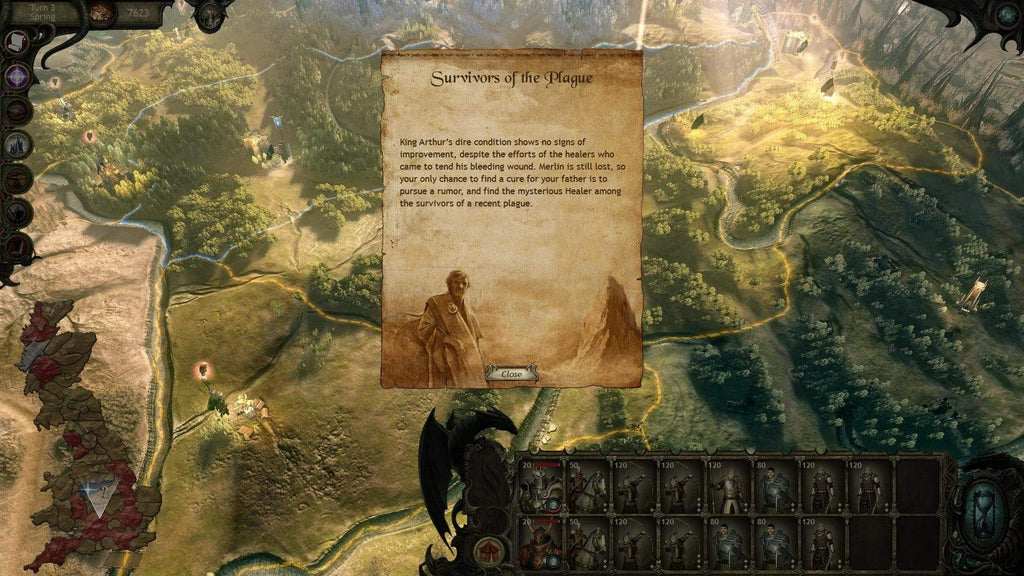Select the white-armored hero unit with 20
Screen dimensions: 1024x576
point(540,487)
